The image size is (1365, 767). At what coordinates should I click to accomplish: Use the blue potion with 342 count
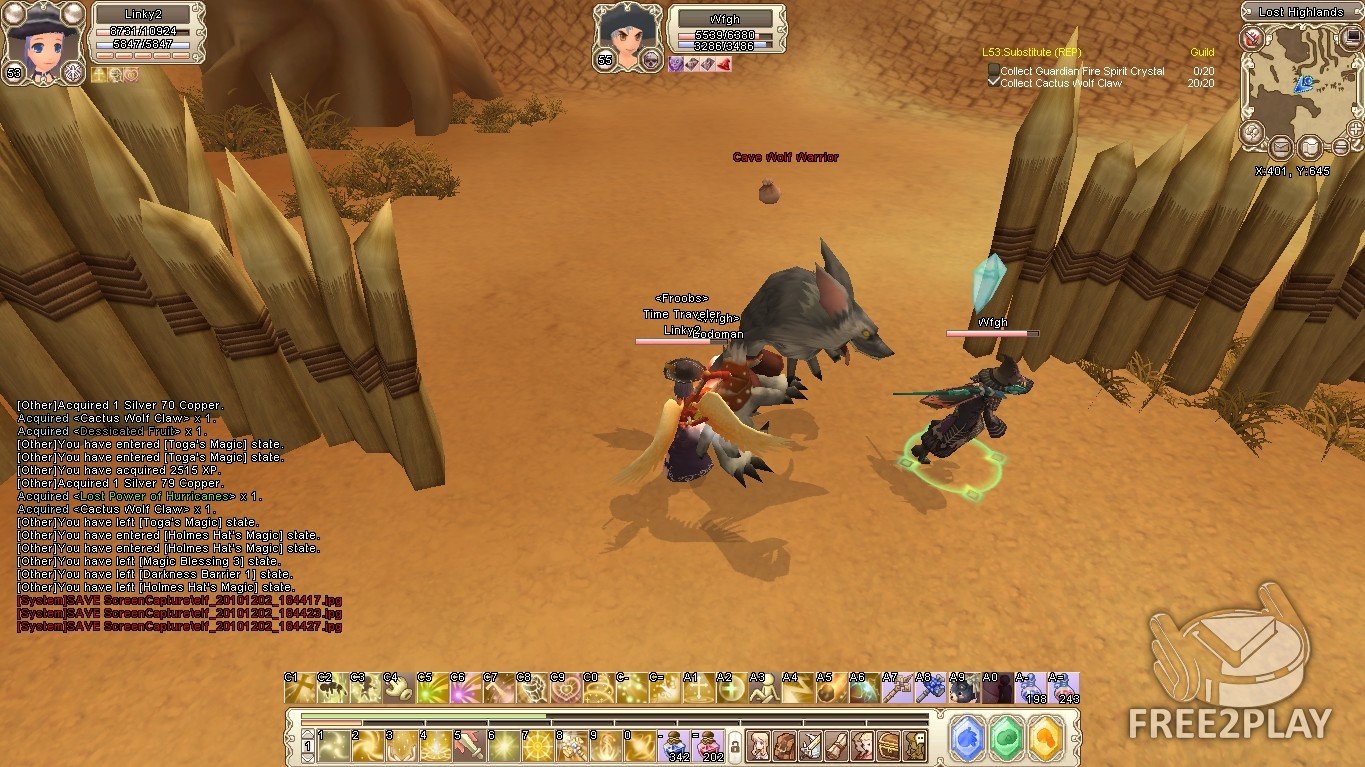pyautogui.click(x=675, y=746)
